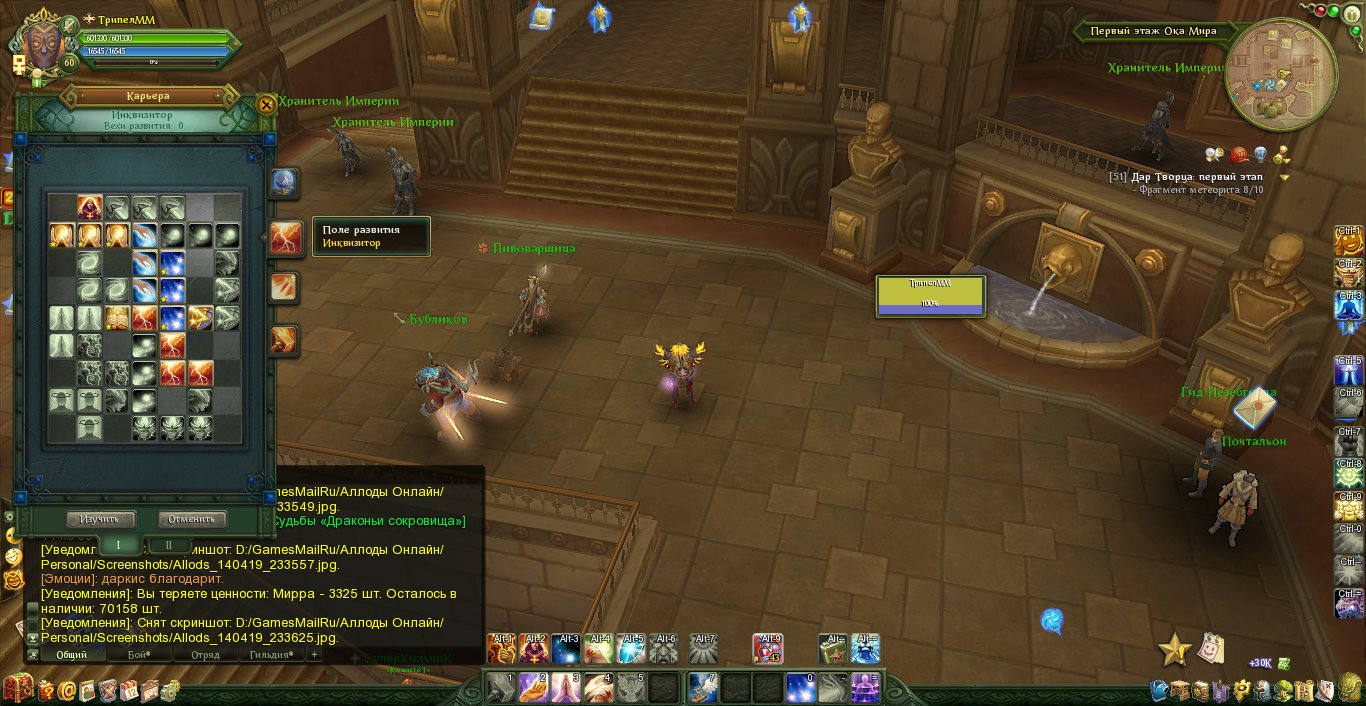
Task: Open the calendar icon in bottom menu
Action: (x=129, y=689)
